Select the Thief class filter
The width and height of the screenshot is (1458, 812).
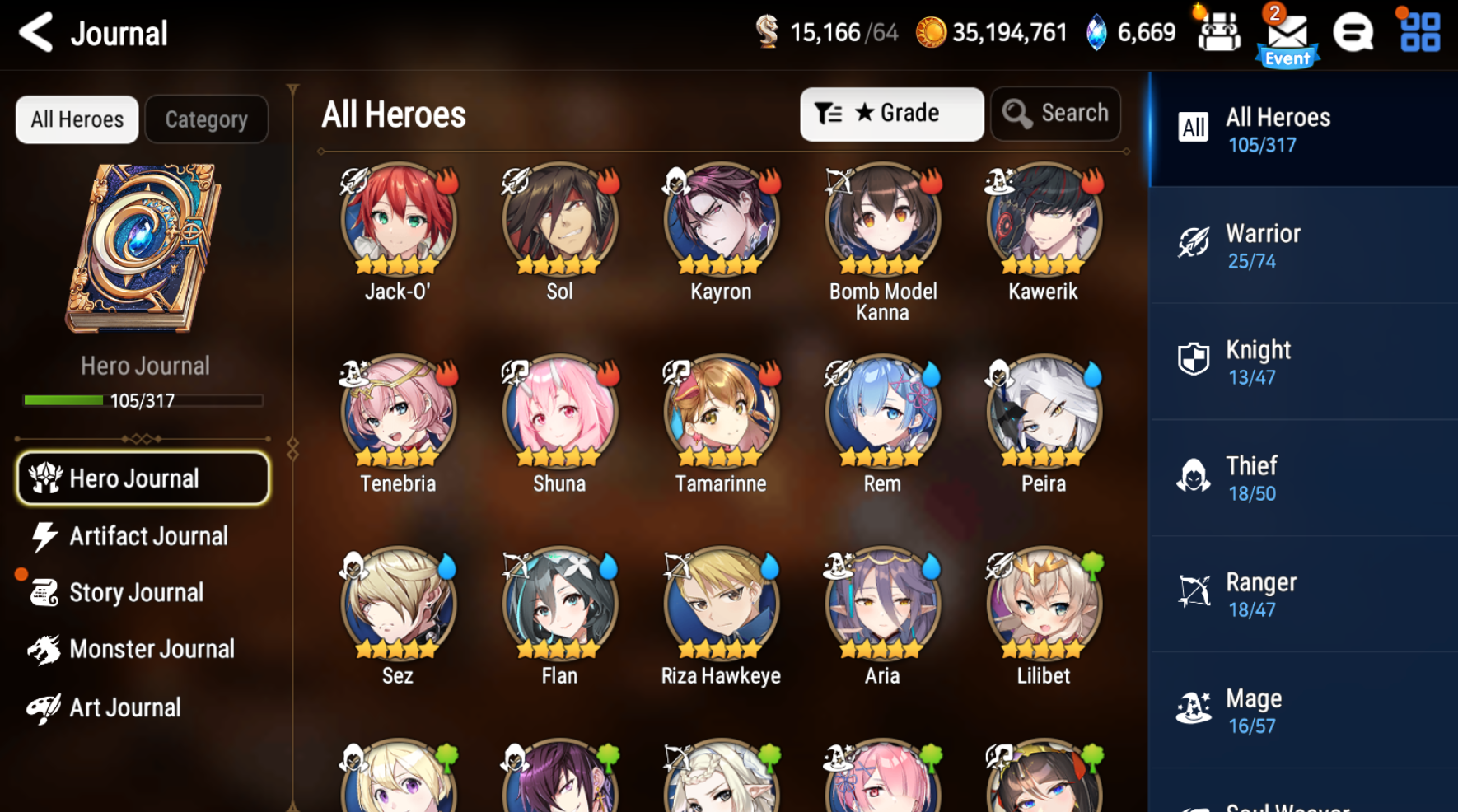coord(1301,478)
